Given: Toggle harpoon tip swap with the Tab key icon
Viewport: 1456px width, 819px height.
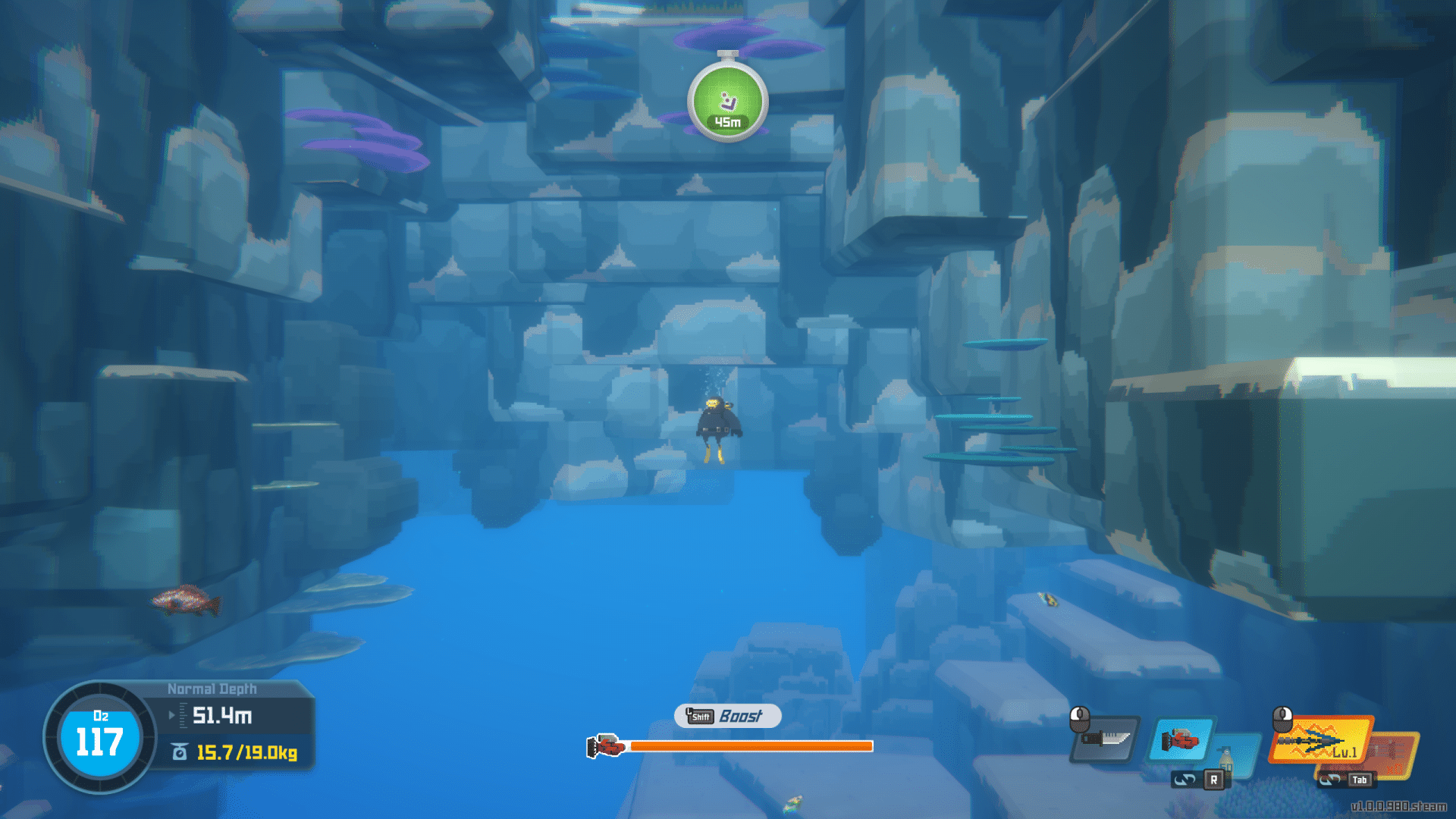Looking at the screenshot, I should (1360, 780).
